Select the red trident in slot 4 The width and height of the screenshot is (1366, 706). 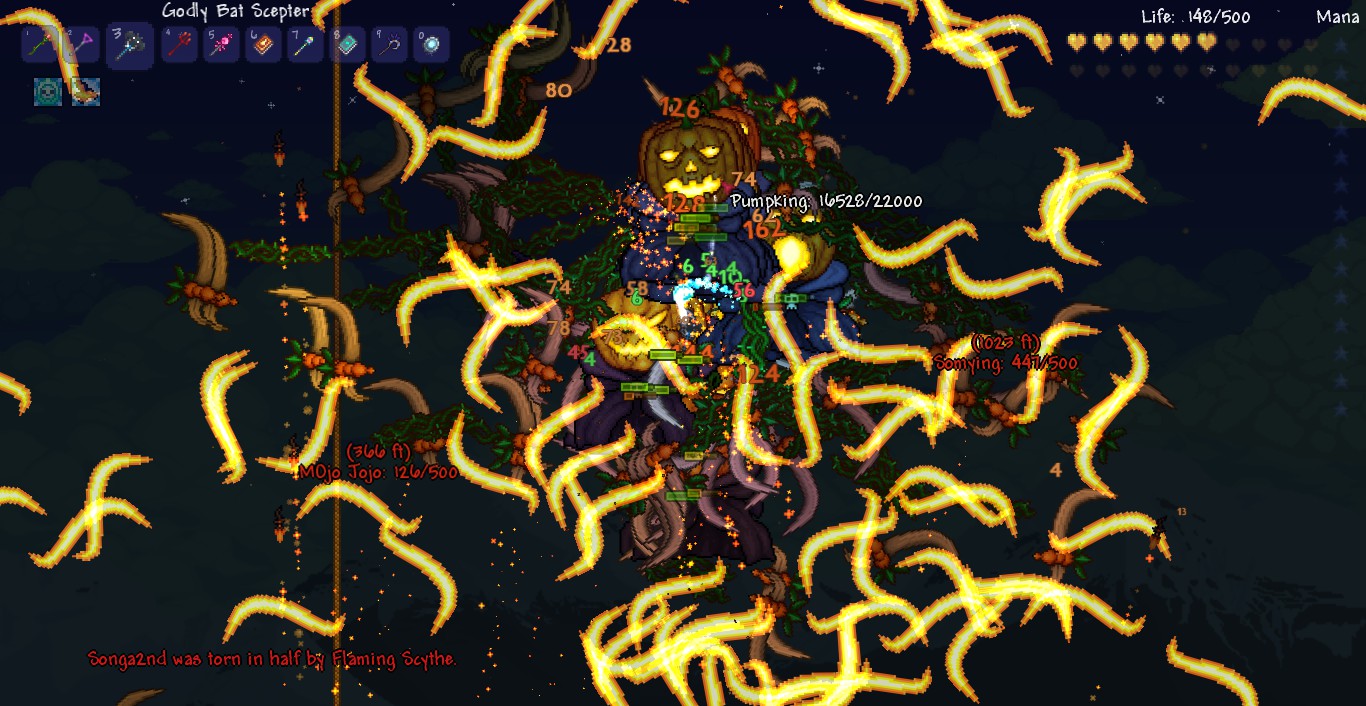click(179, 45)
